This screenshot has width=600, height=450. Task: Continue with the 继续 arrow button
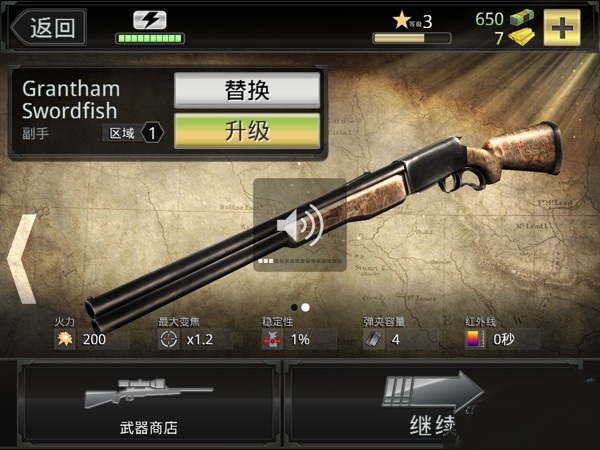(437, 404)
